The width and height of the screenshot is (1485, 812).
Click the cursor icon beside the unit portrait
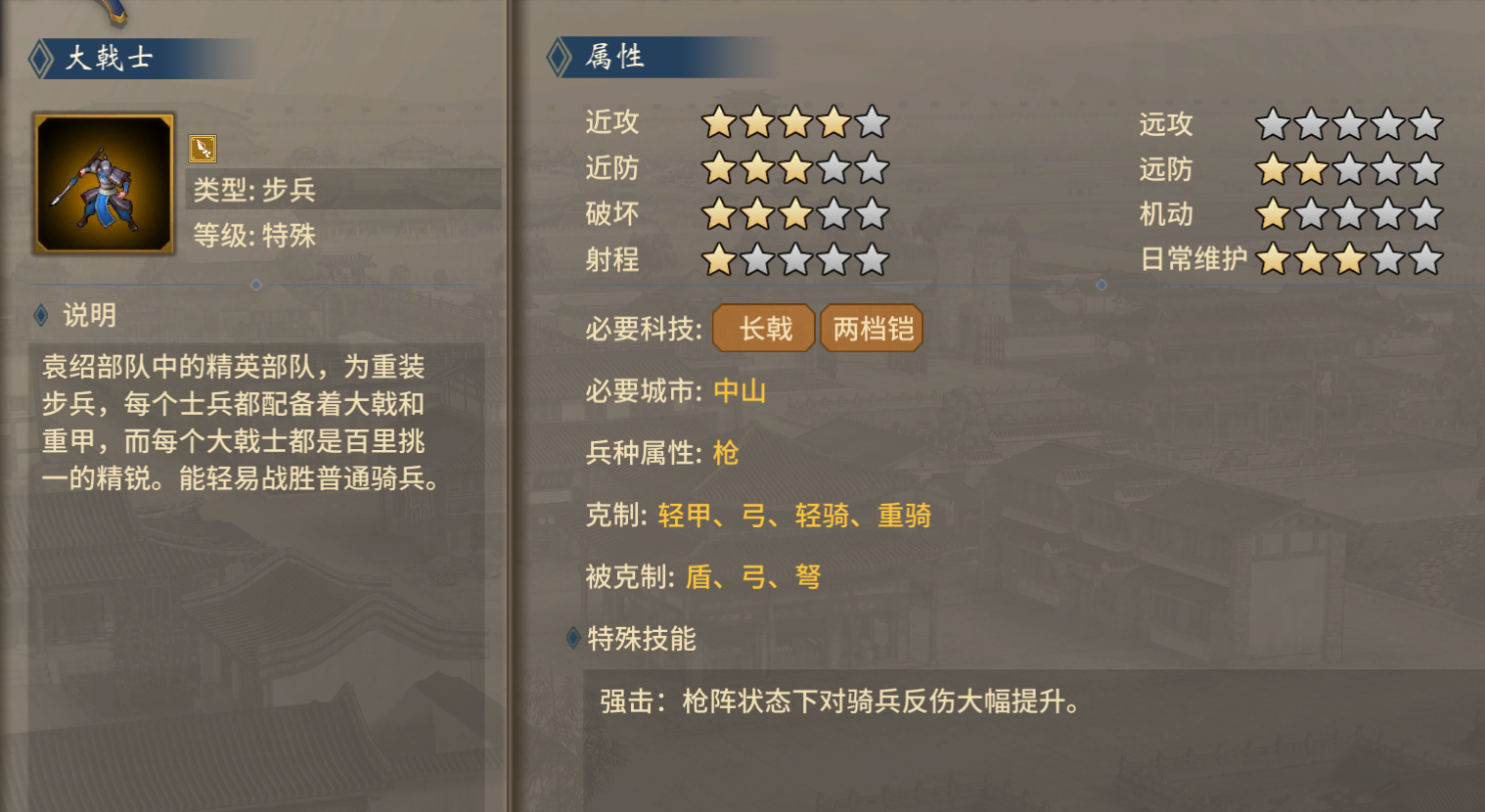(x=201, y=148)
